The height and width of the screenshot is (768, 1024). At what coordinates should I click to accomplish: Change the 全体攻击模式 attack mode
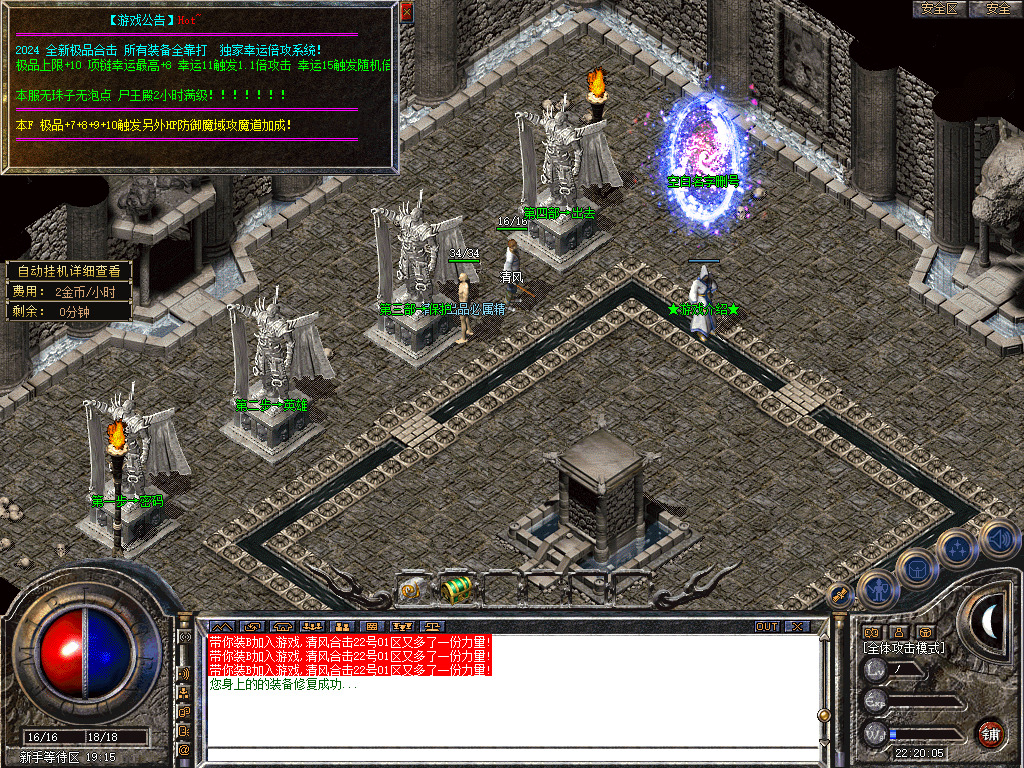(x=904, y=648)
